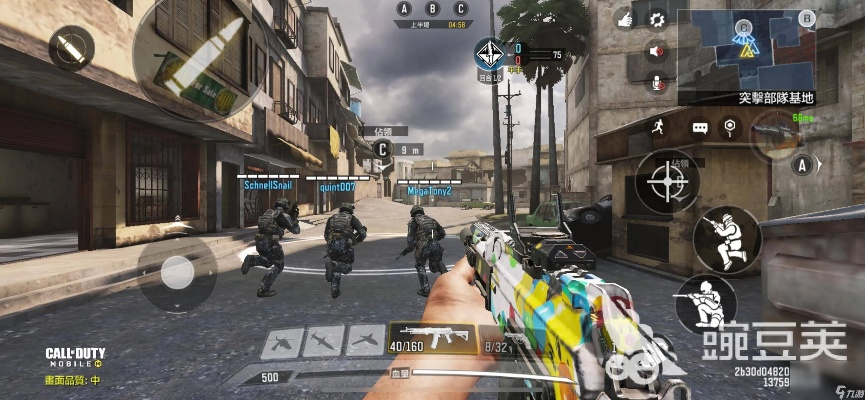Tap the crosshair aim button

[666, 182]
